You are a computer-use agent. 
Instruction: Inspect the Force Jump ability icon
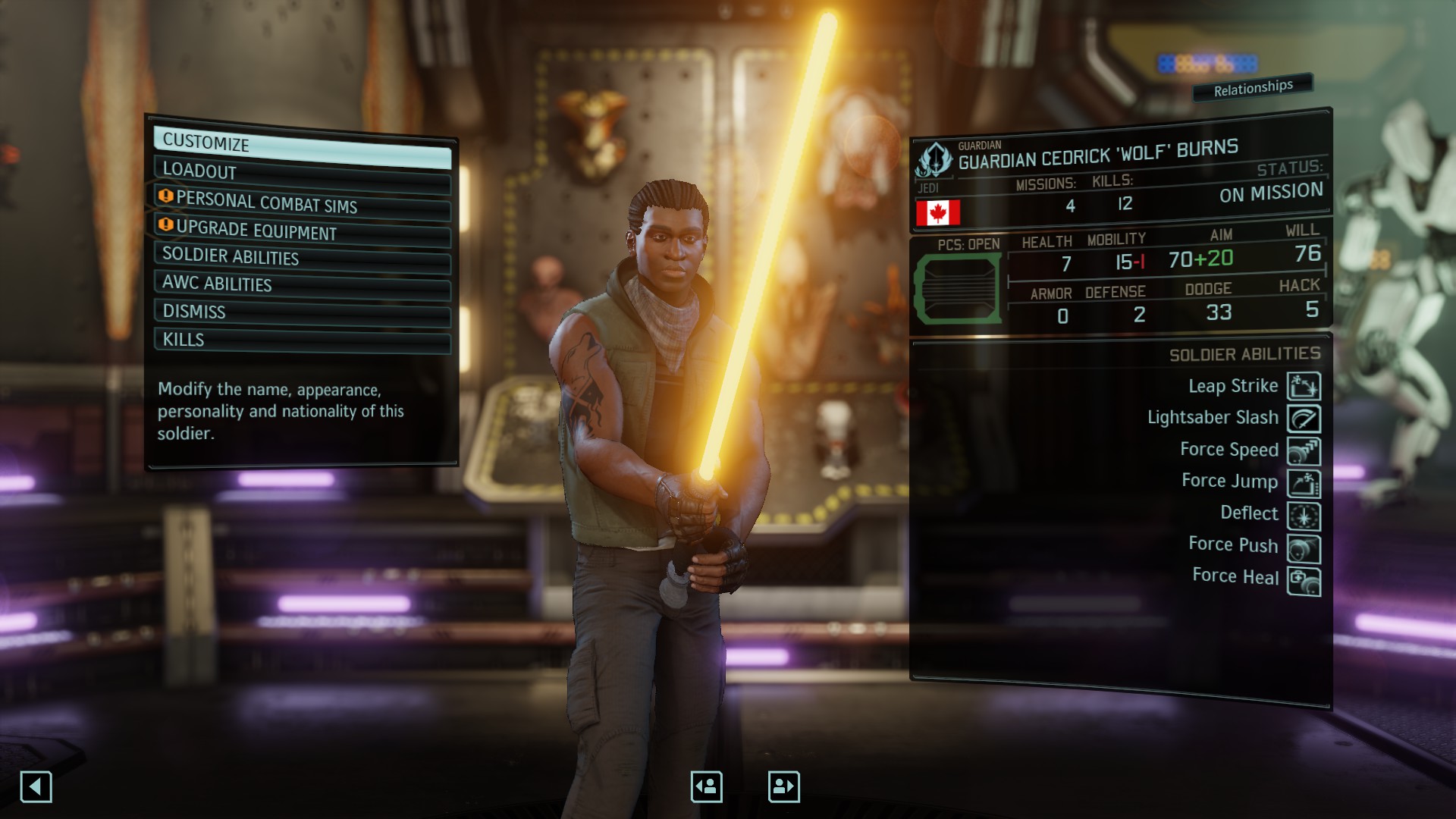point(1304,484)
